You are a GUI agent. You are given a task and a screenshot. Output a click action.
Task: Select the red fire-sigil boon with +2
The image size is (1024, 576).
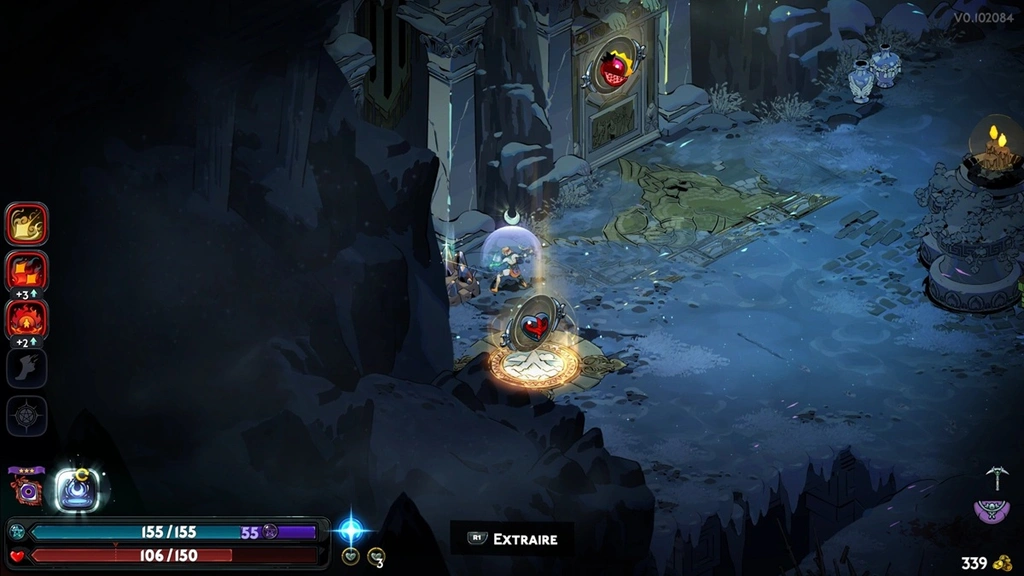pyautogui.click(x=27, y=319)
